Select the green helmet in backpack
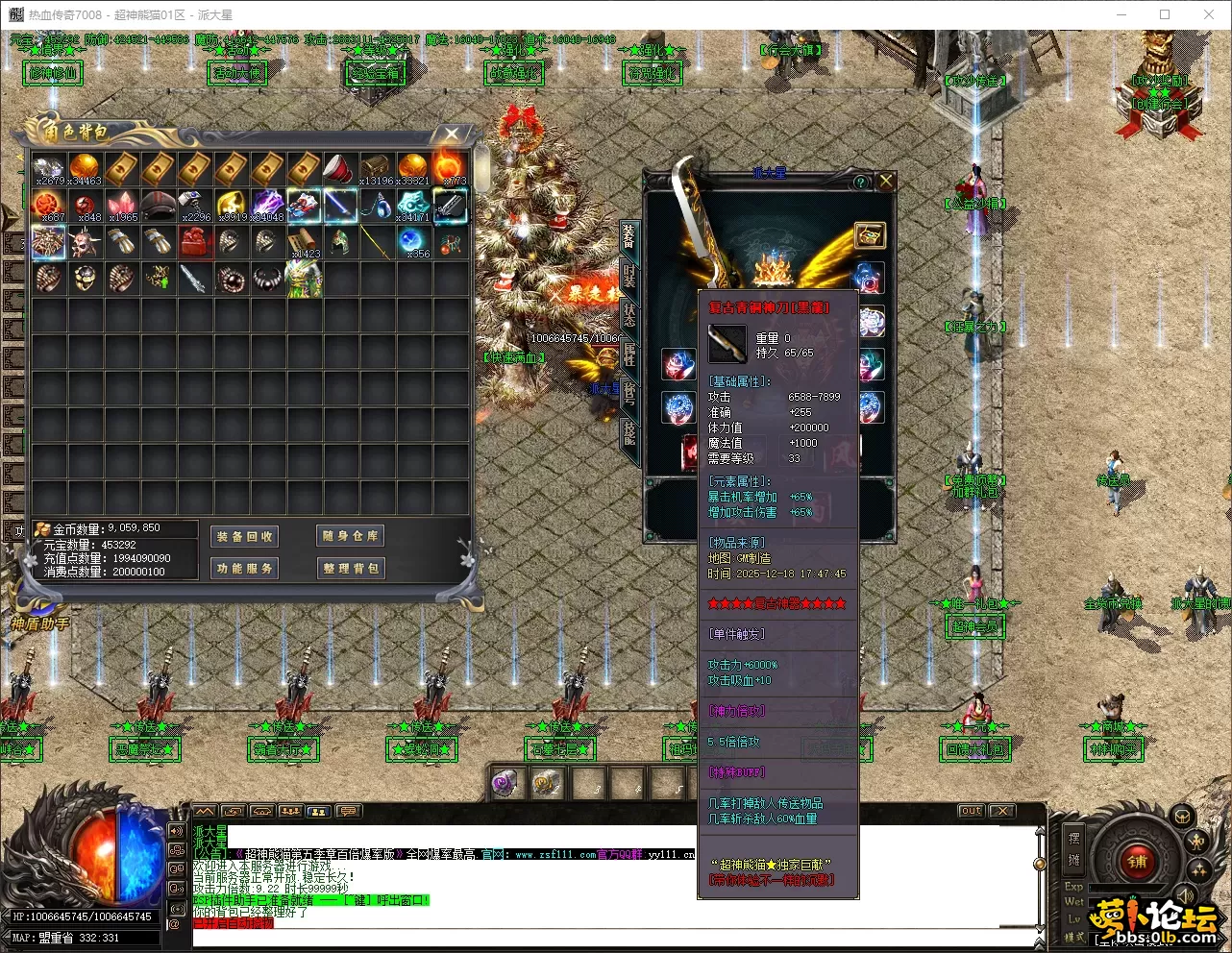The width and height of the screenshot is (1232, 953). [x=340, y=241]
